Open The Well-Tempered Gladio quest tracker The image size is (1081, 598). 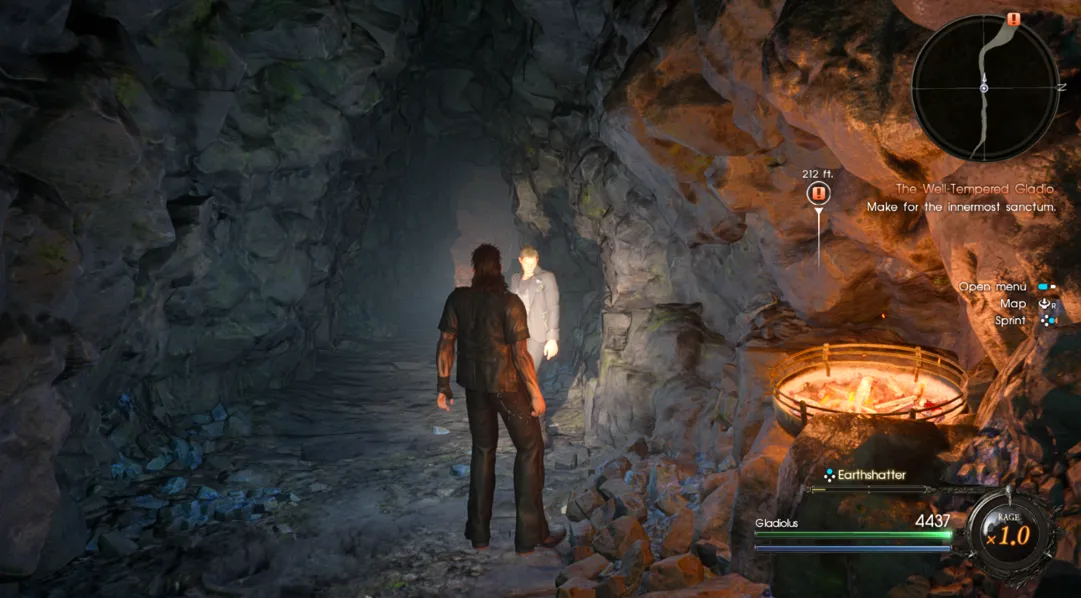pos(974,189)
